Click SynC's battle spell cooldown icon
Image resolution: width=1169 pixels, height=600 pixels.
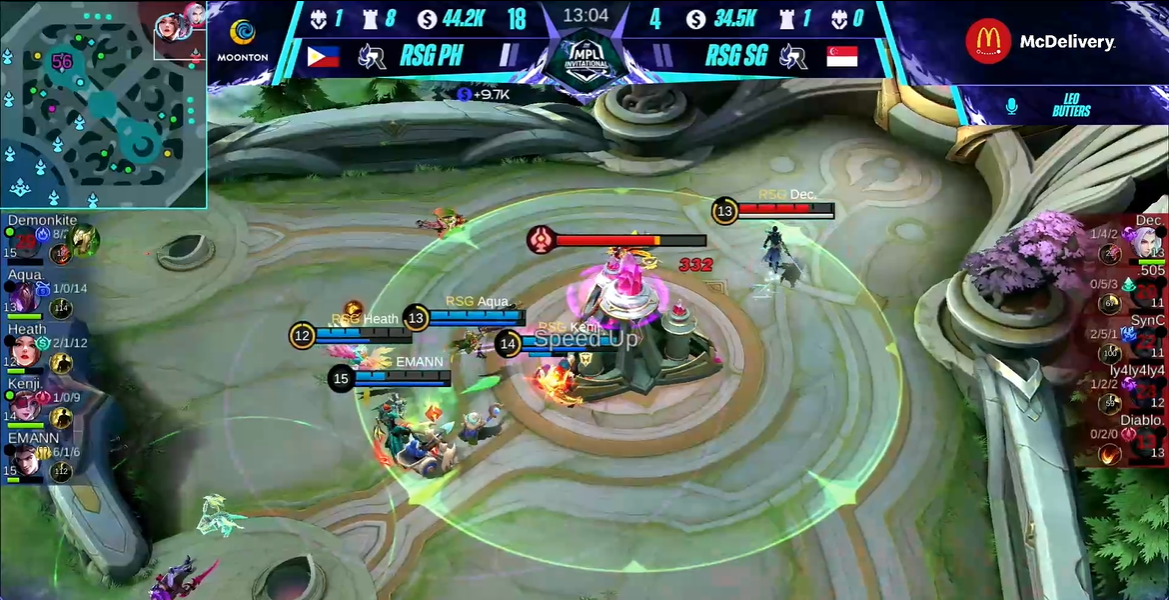pyautogui.click(x=1109, y=353)
